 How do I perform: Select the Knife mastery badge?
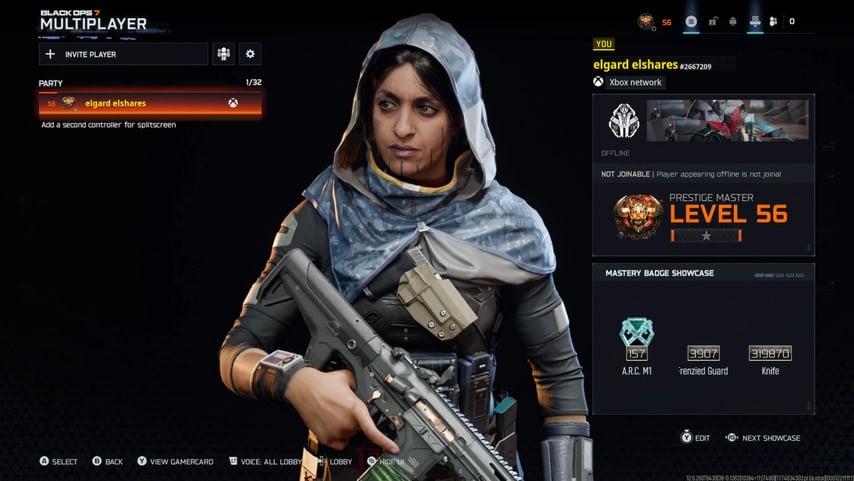769,355
